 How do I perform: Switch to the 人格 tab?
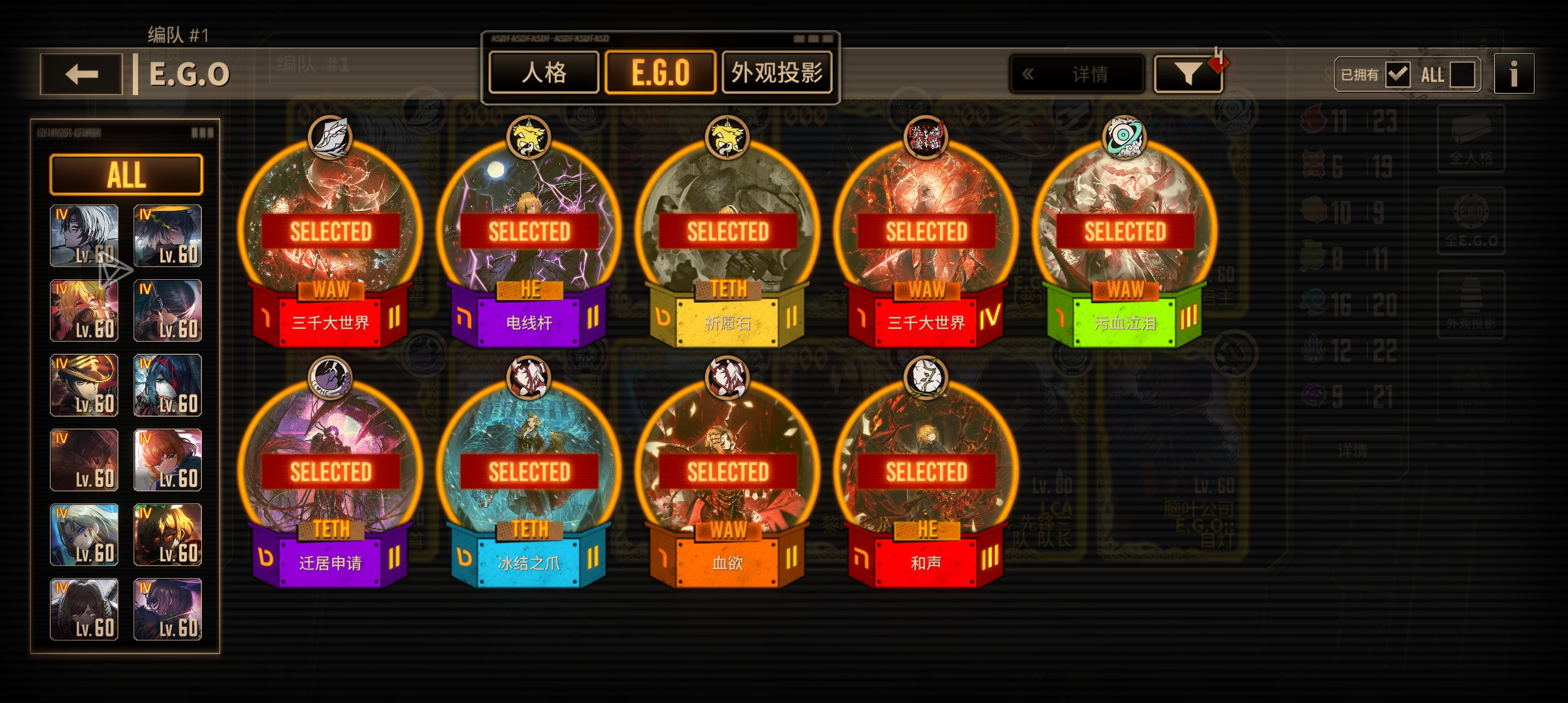[544, 73]
